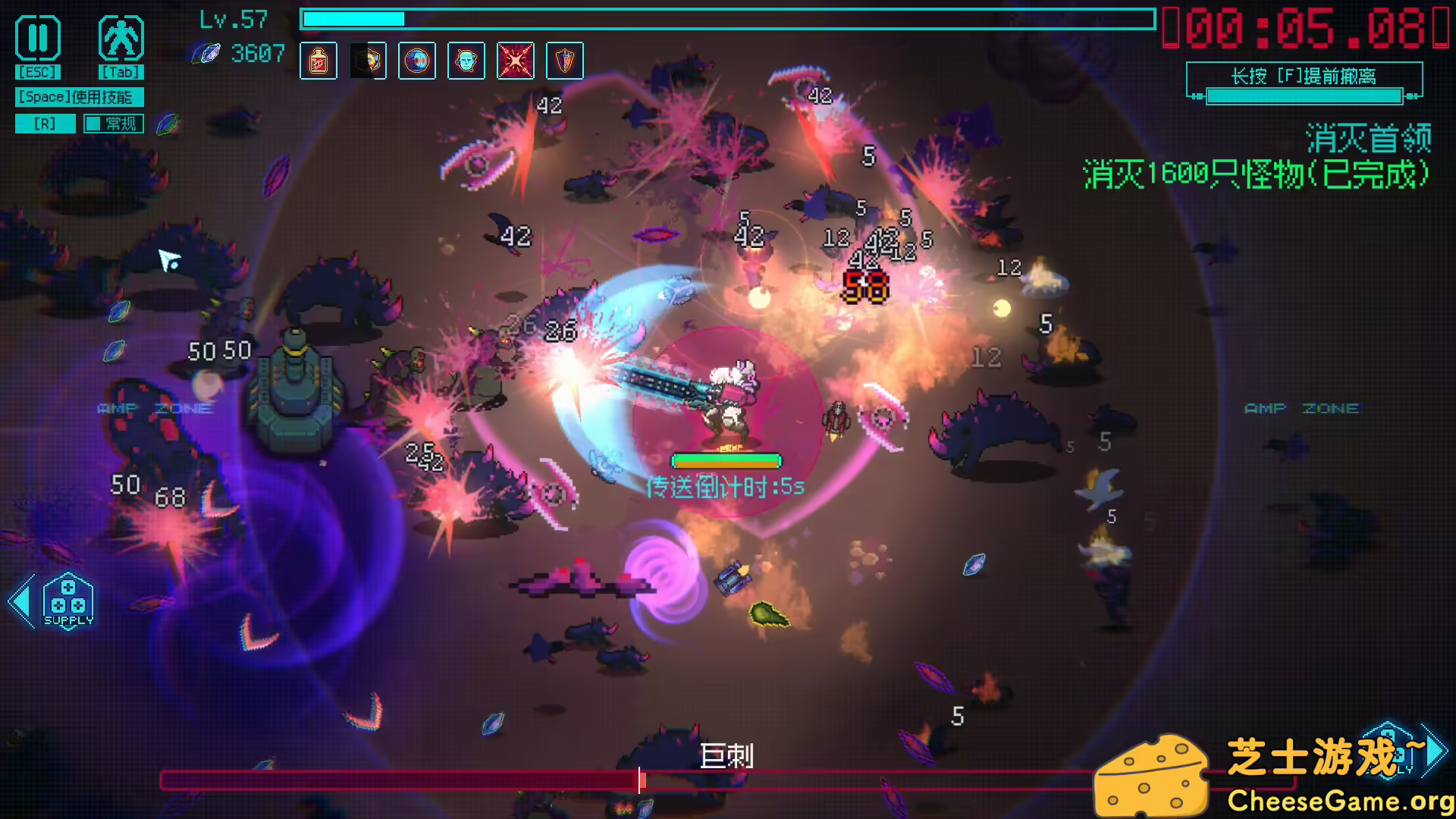
Task: Click the [Space]使用技能 skill button
Action: pos(78,97)
